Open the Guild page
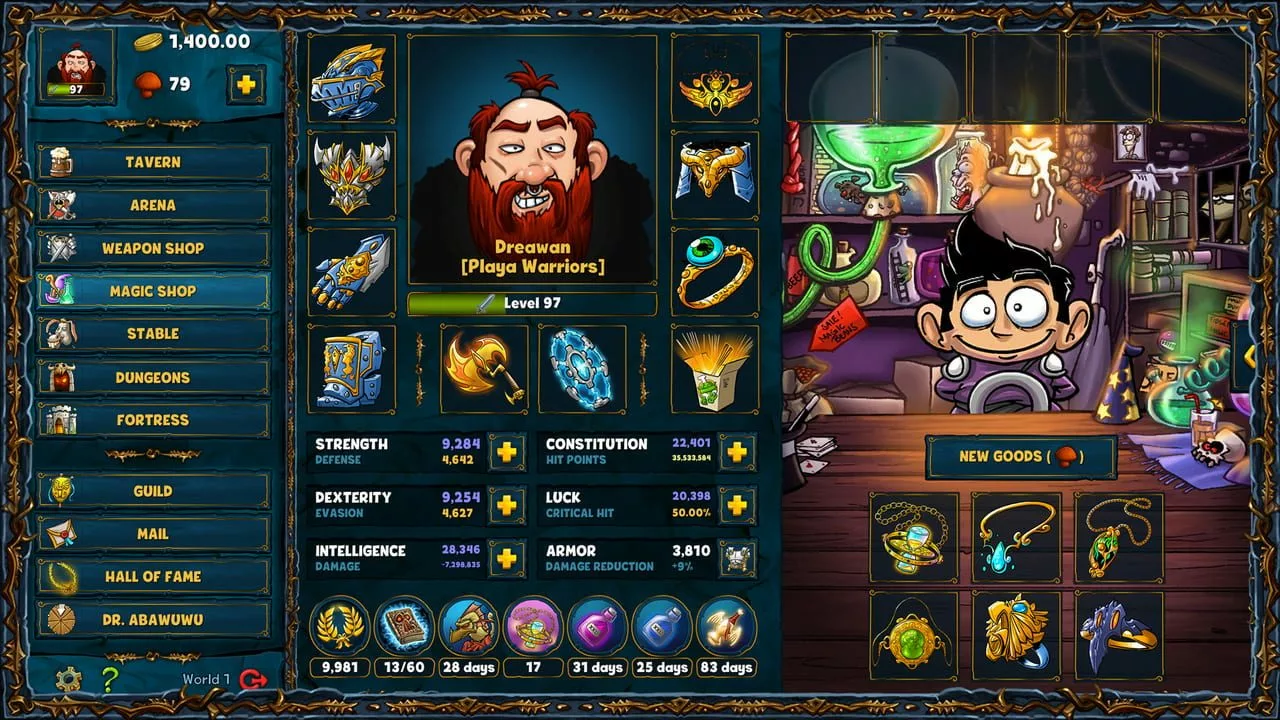 point(153,491)
